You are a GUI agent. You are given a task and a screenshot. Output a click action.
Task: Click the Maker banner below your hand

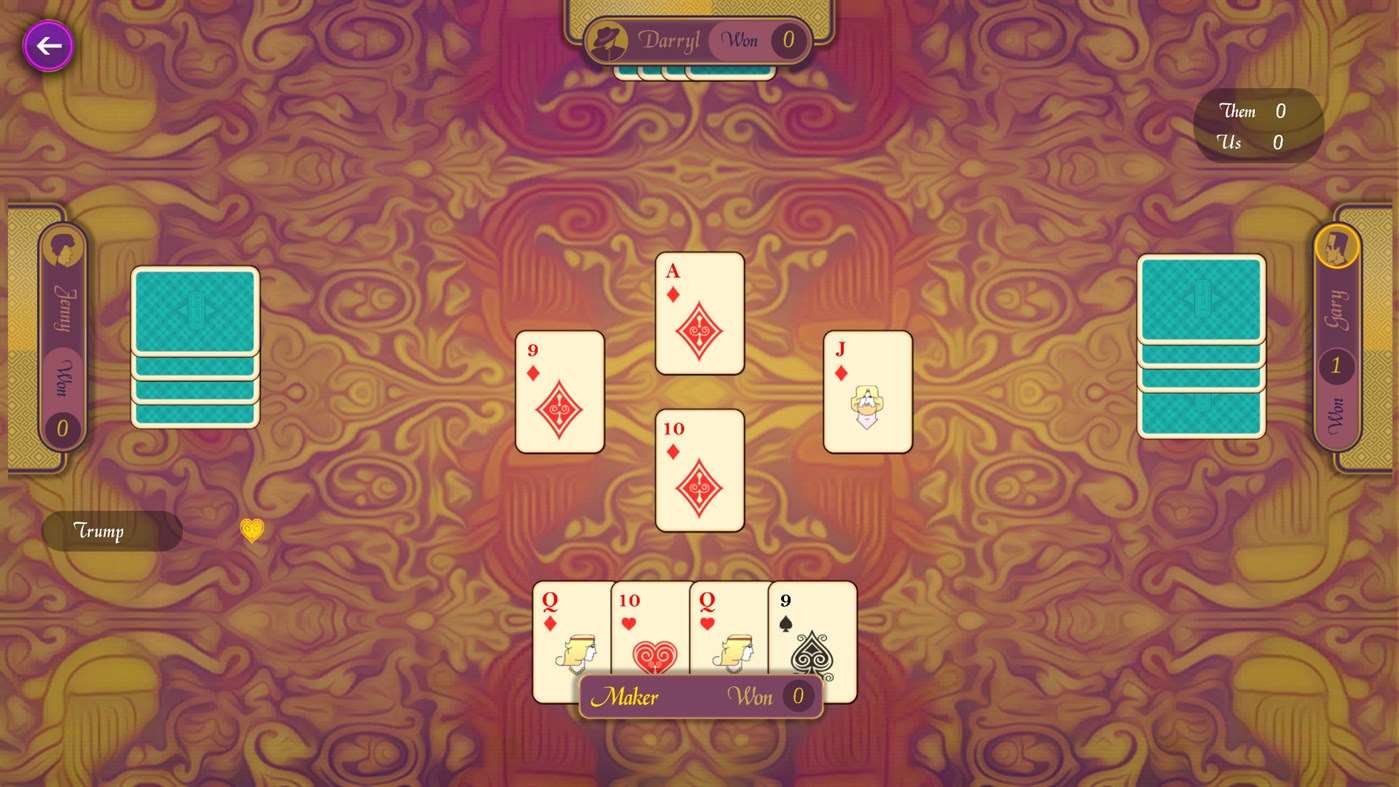700,695
